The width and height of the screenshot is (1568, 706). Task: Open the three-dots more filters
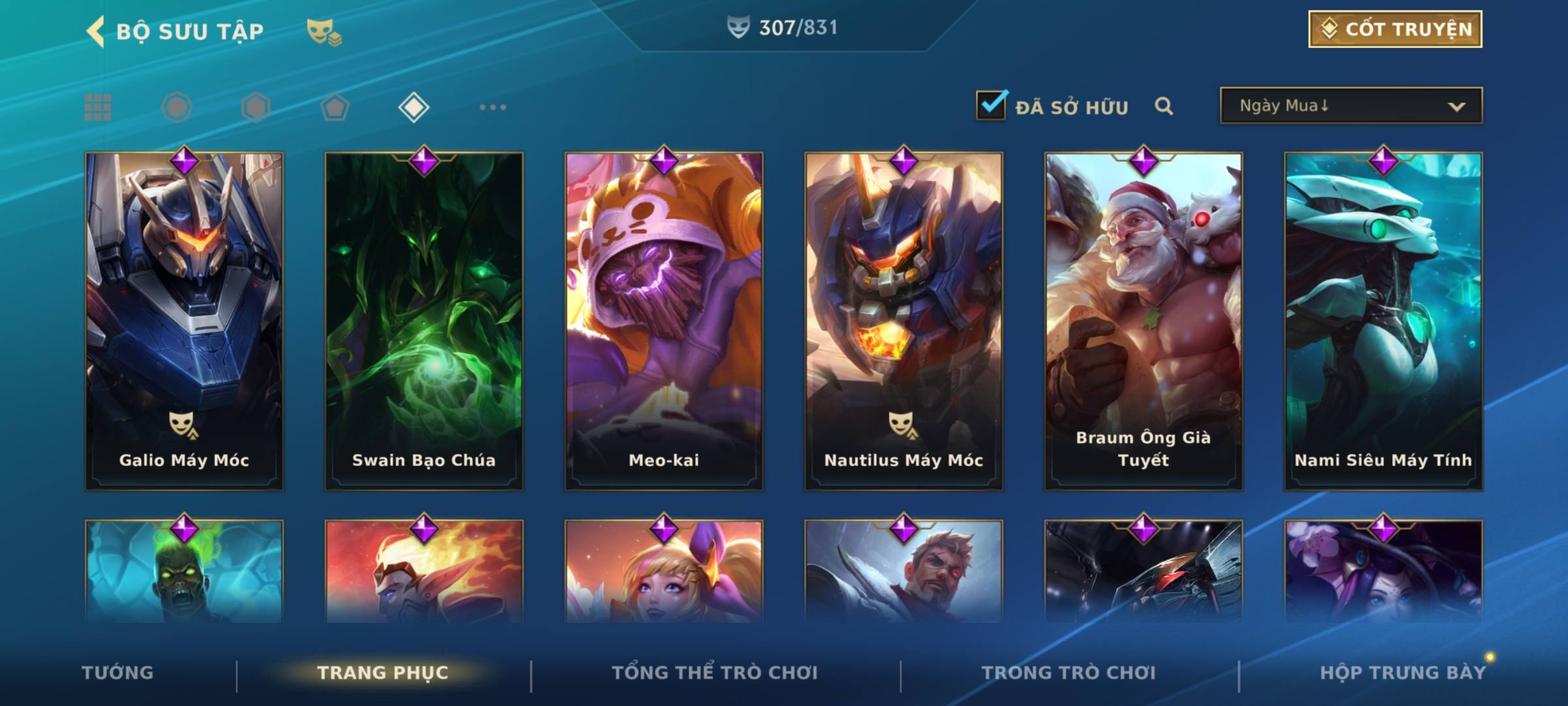tap(493, 107)
